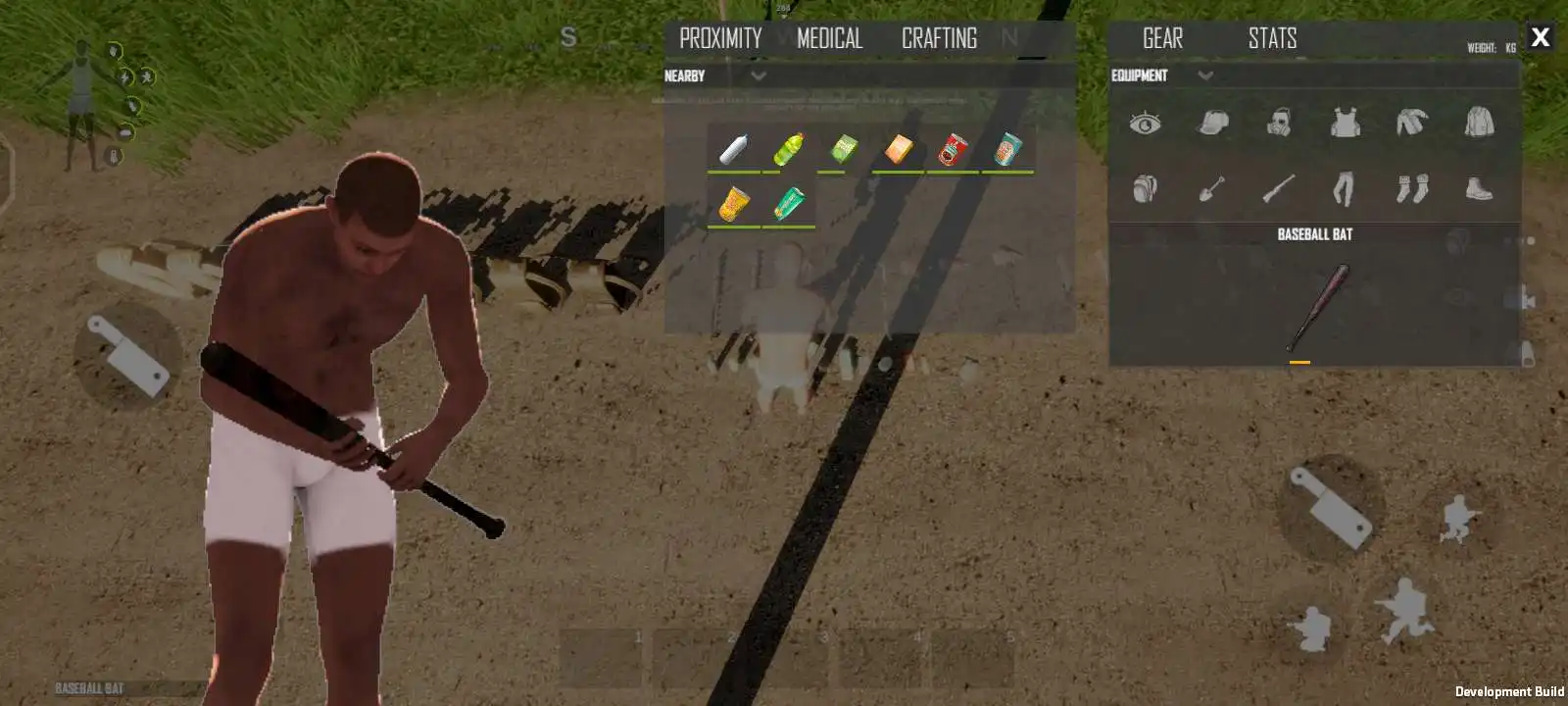
Task: Choose the red food can
Action: click(x=953, y=149)
